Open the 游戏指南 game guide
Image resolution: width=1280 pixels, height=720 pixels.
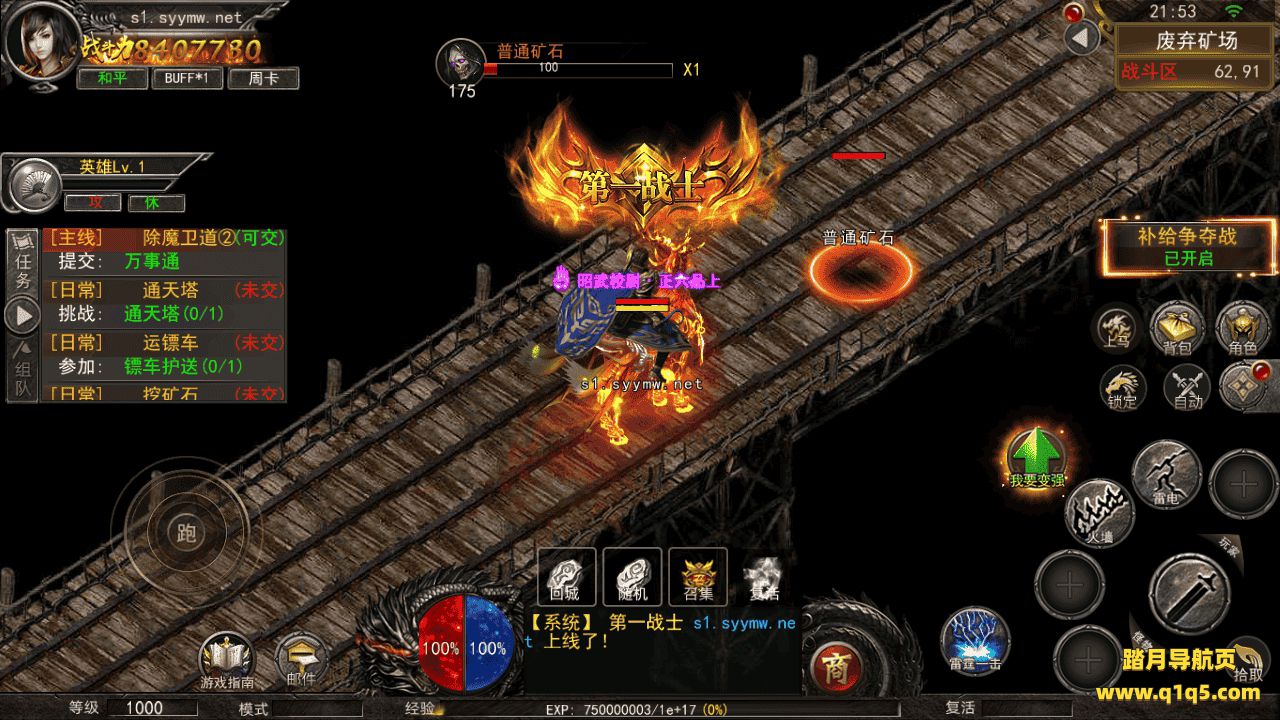227,662
